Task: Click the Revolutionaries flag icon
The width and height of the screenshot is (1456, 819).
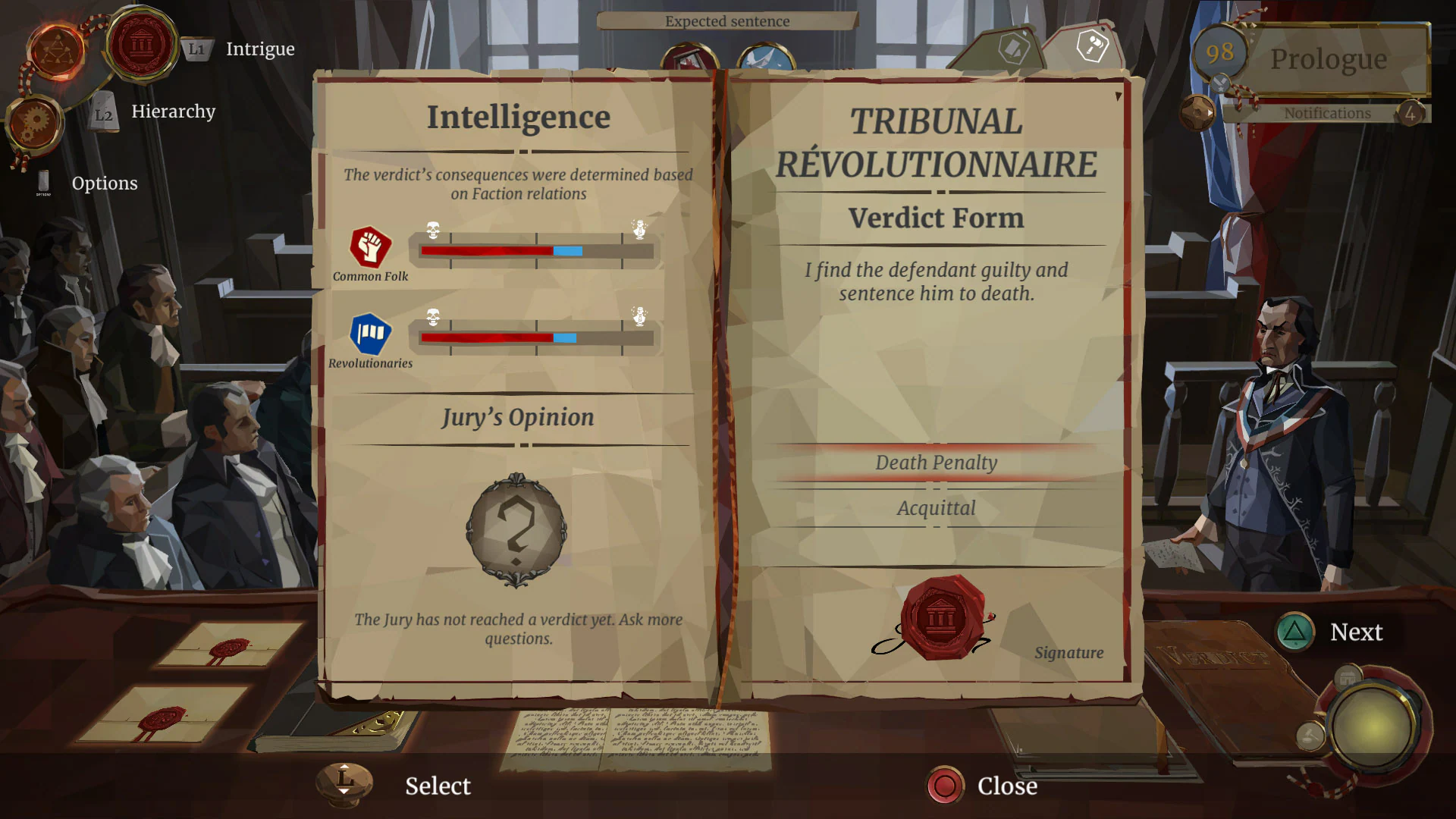Action: coord(371,333)
